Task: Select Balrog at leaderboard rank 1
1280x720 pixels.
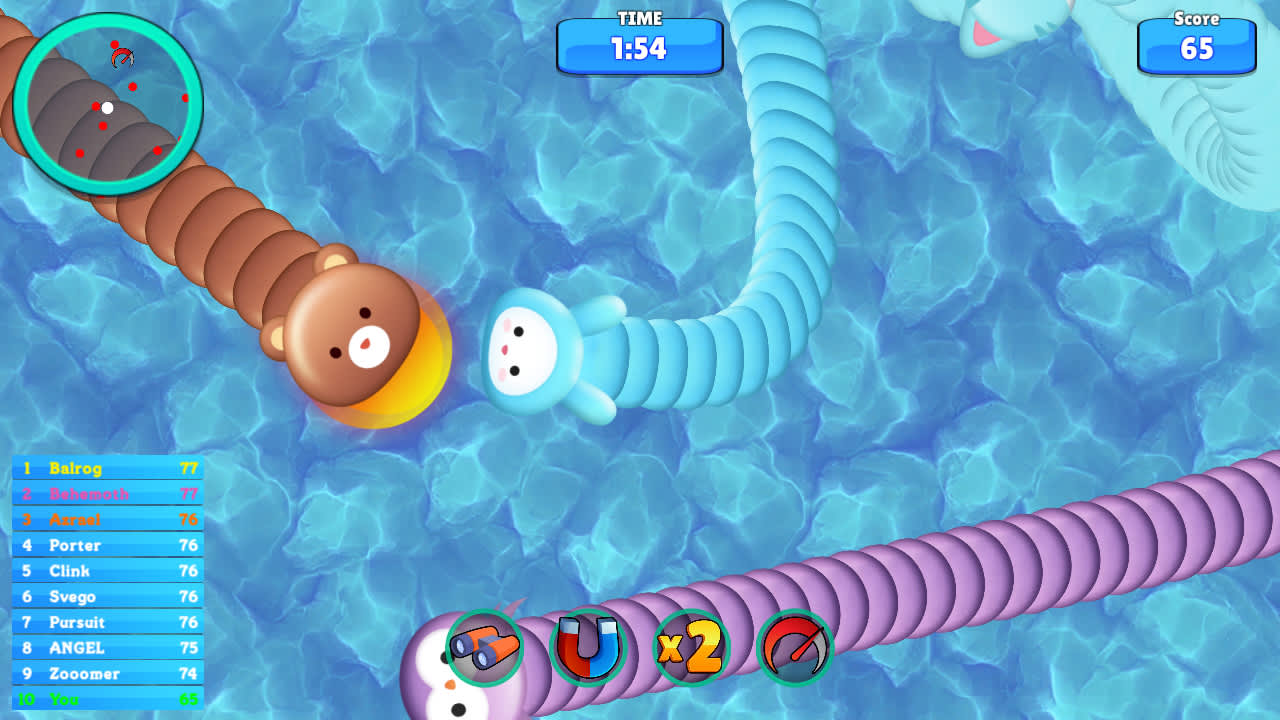Action: point(107,469)
